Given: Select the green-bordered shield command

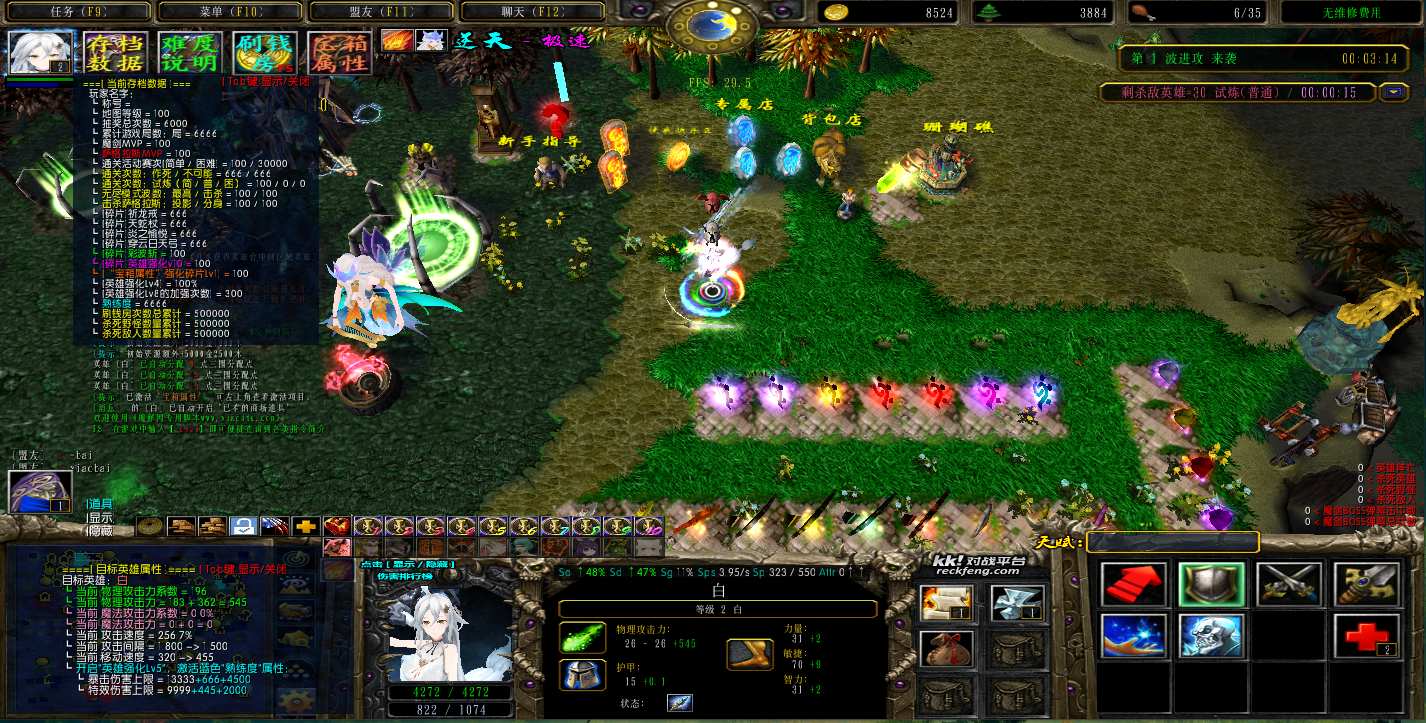Looking at the screenshot, I should click(x=1211, y=585).
